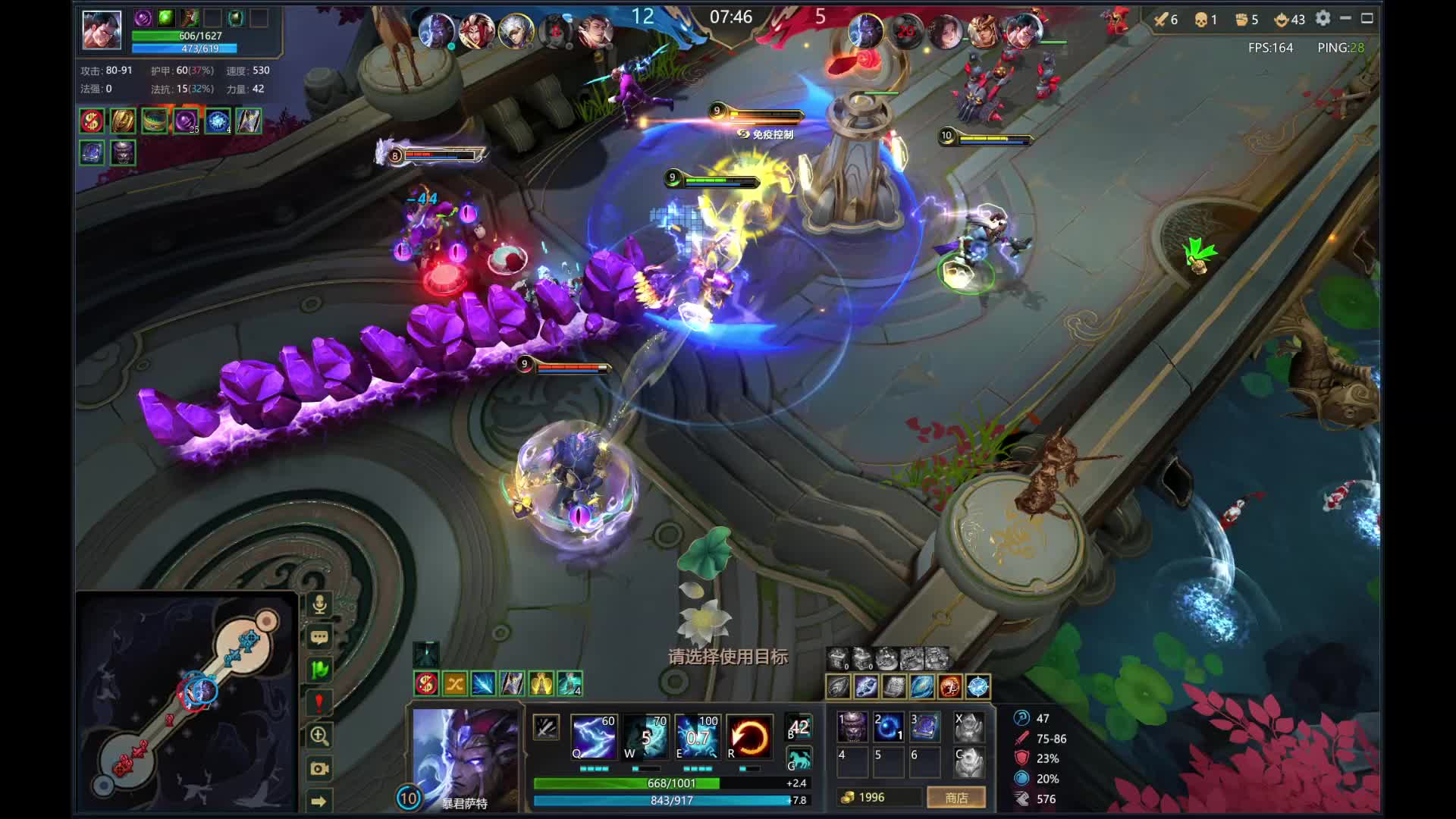The image size is (1456, 819).
Task: Click the B recall icon
Action: pyautogui.click(x=799, y=727)
